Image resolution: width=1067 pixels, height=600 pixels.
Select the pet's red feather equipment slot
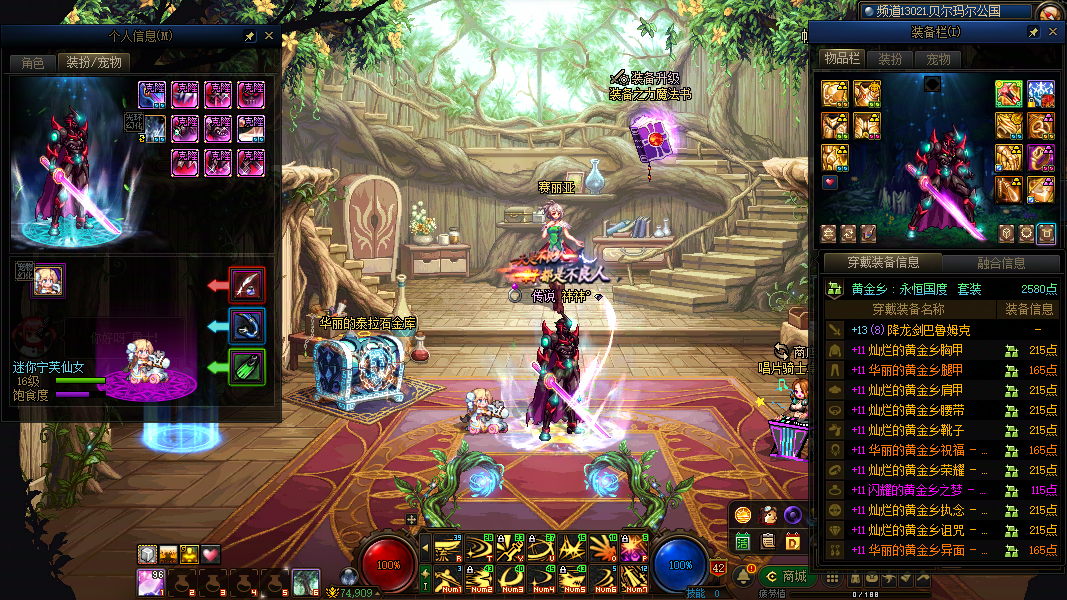pos(247,284)
